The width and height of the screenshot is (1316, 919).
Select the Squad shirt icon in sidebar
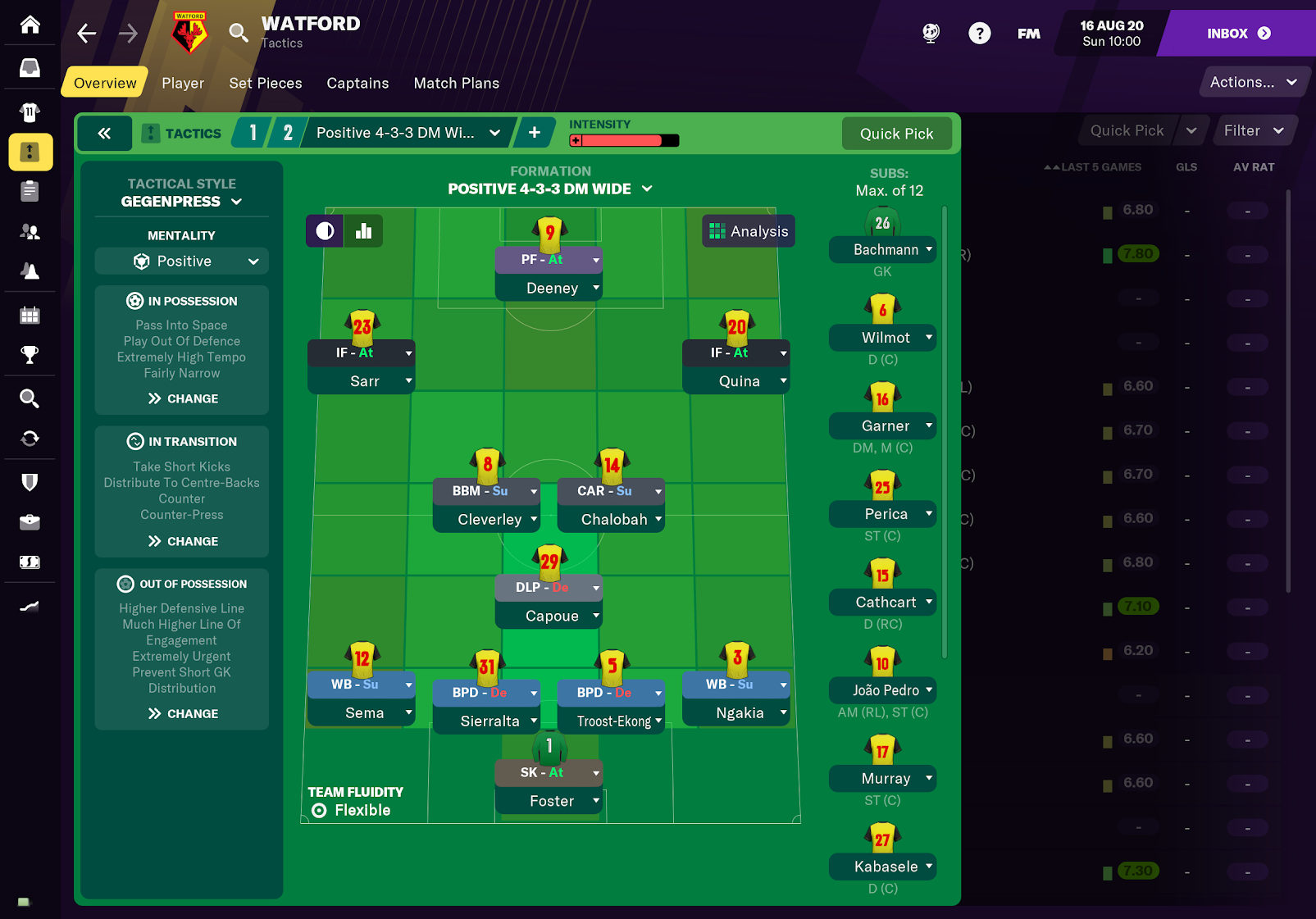[30, 112]
